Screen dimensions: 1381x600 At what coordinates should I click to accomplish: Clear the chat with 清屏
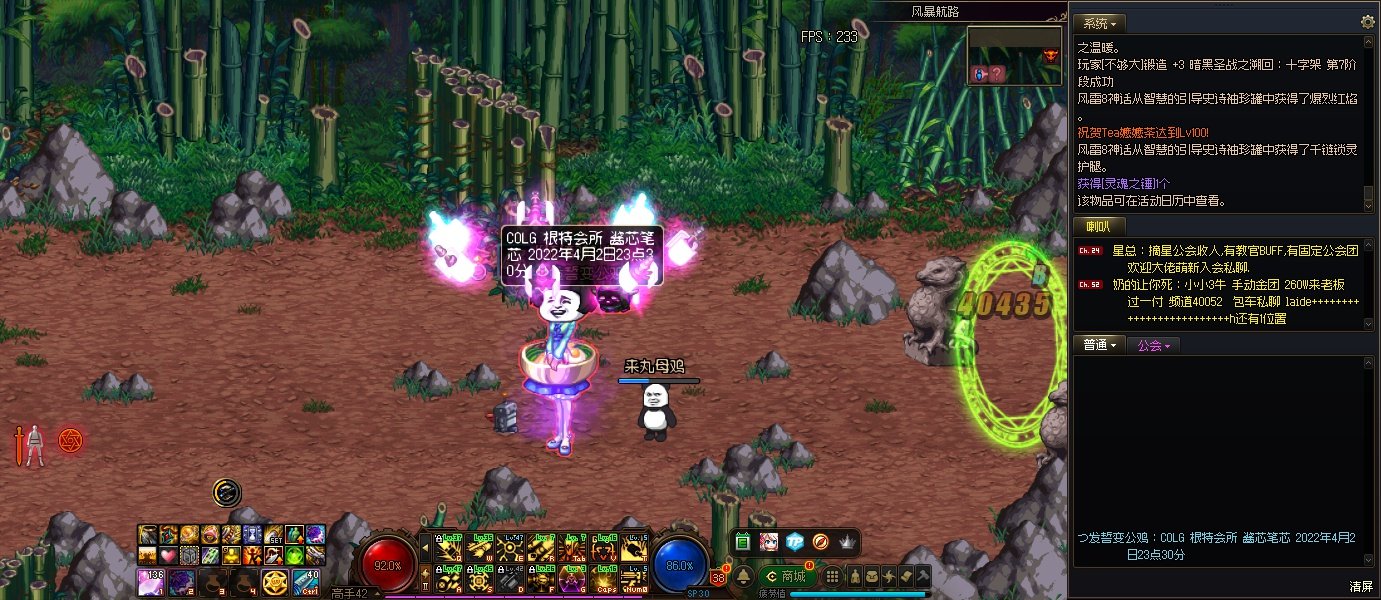(1360, 586)
